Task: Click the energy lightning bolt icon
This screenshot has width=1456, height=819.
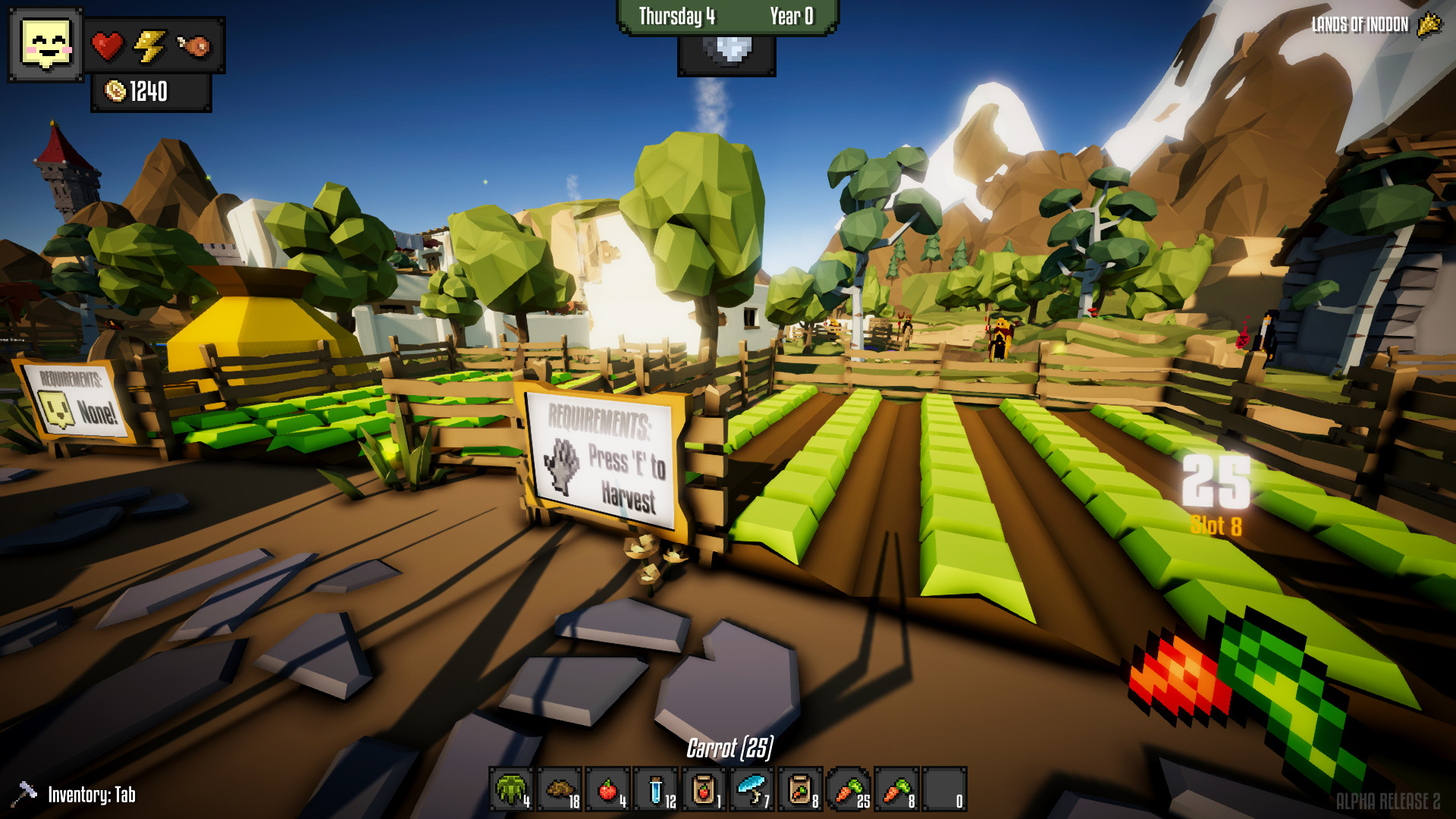Action: click(x=151, y=45)
